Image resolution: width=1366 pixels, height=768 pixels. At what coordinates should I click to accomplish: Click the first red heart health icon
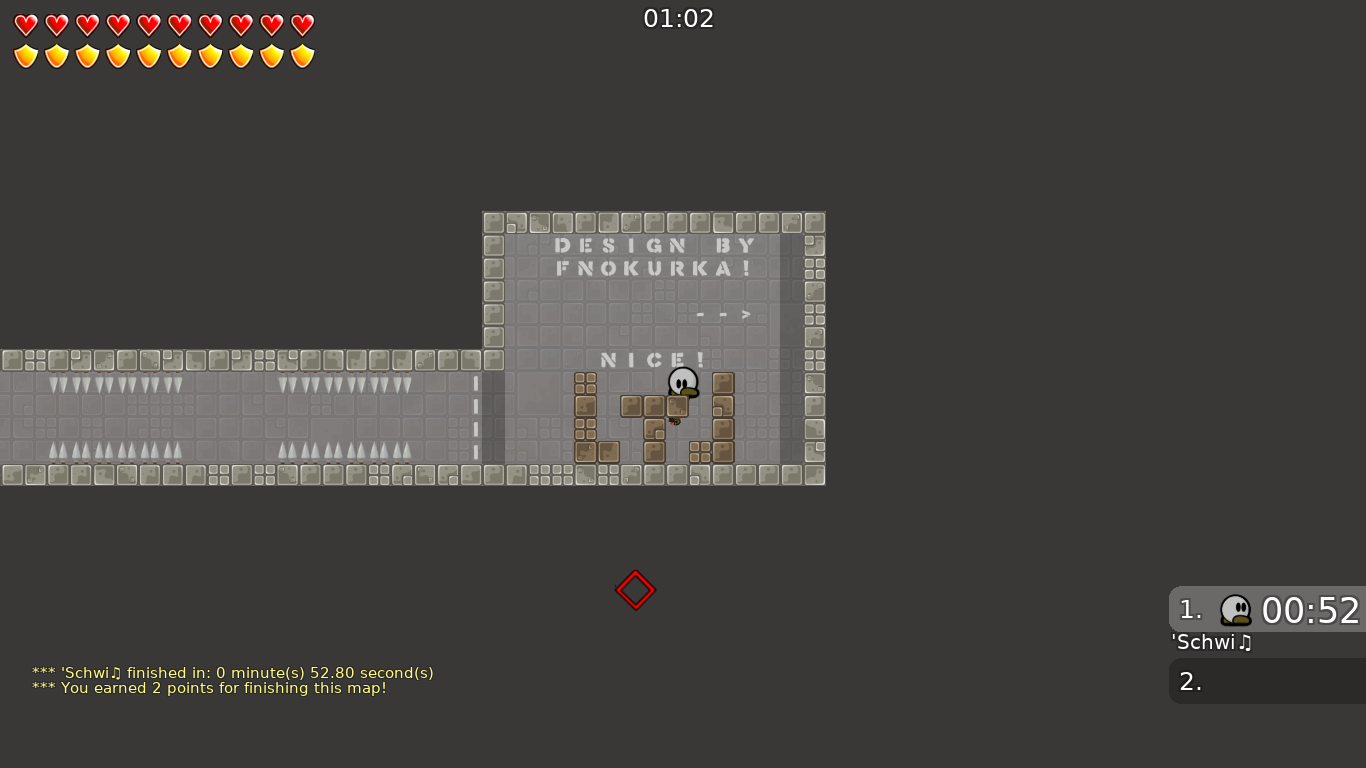click(x=25, y=25)
